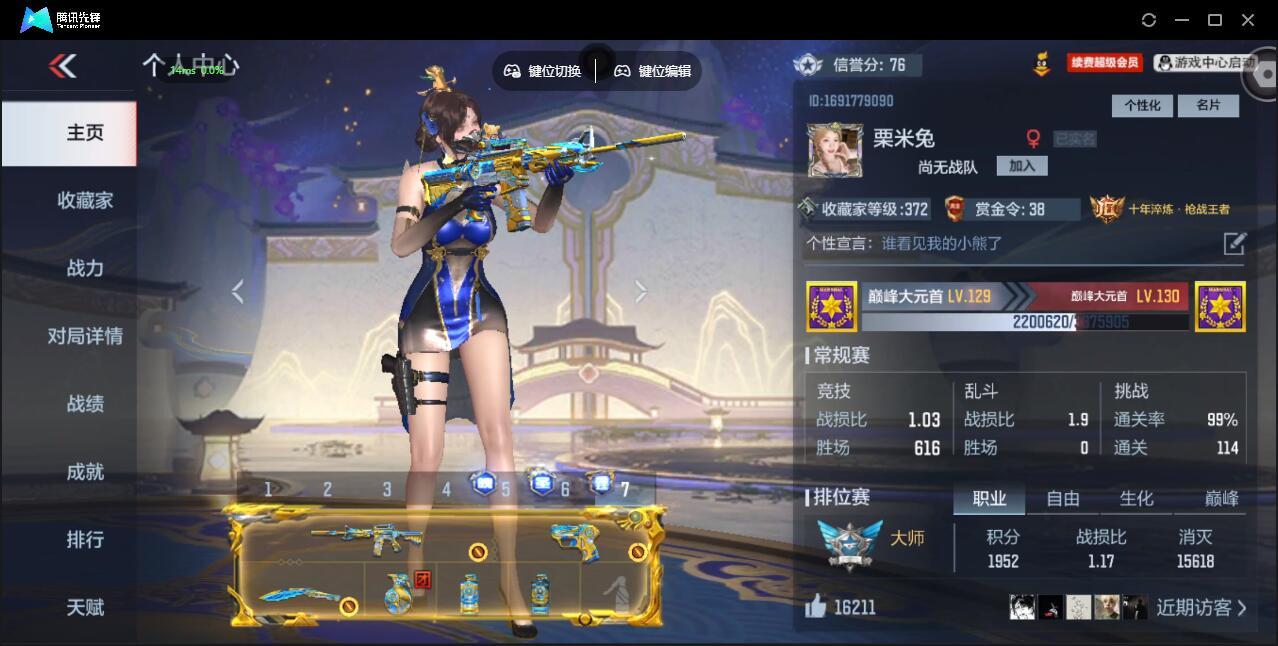Maximize the emulator window

click(1215, 20)
